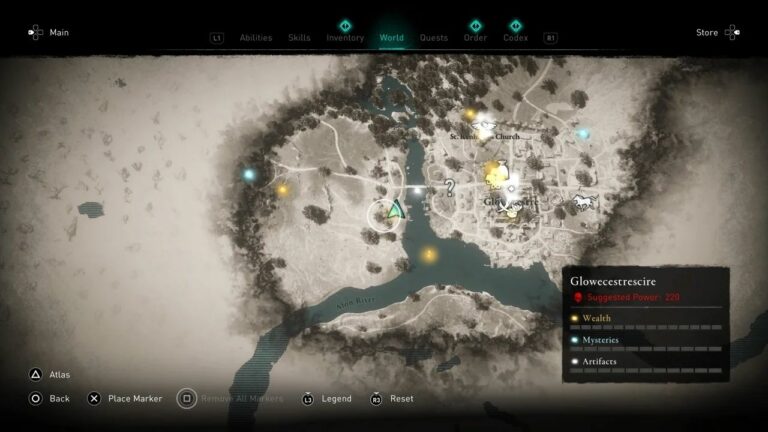Image resolution: width=768 pixels, height=432 pixels.
Task: Switch to the Order tab
Action: [x=475, y=38]
